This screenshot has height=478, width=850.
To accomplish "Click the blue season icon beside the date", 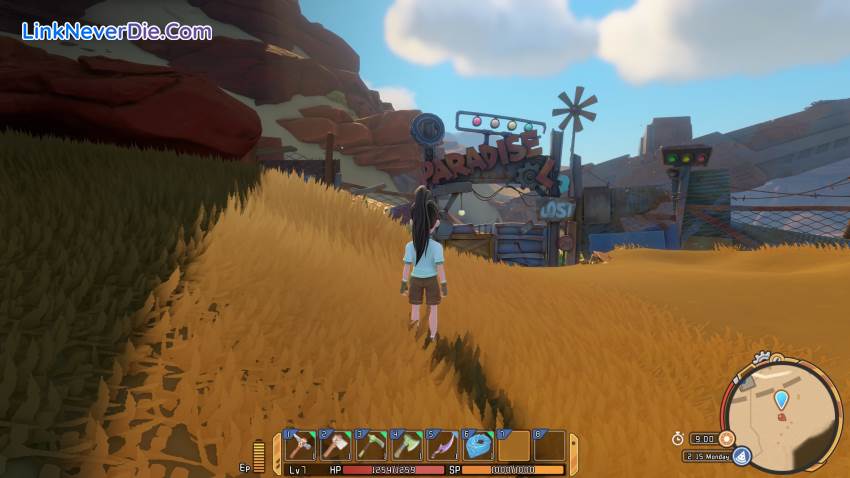I will [x=741, y=456].
